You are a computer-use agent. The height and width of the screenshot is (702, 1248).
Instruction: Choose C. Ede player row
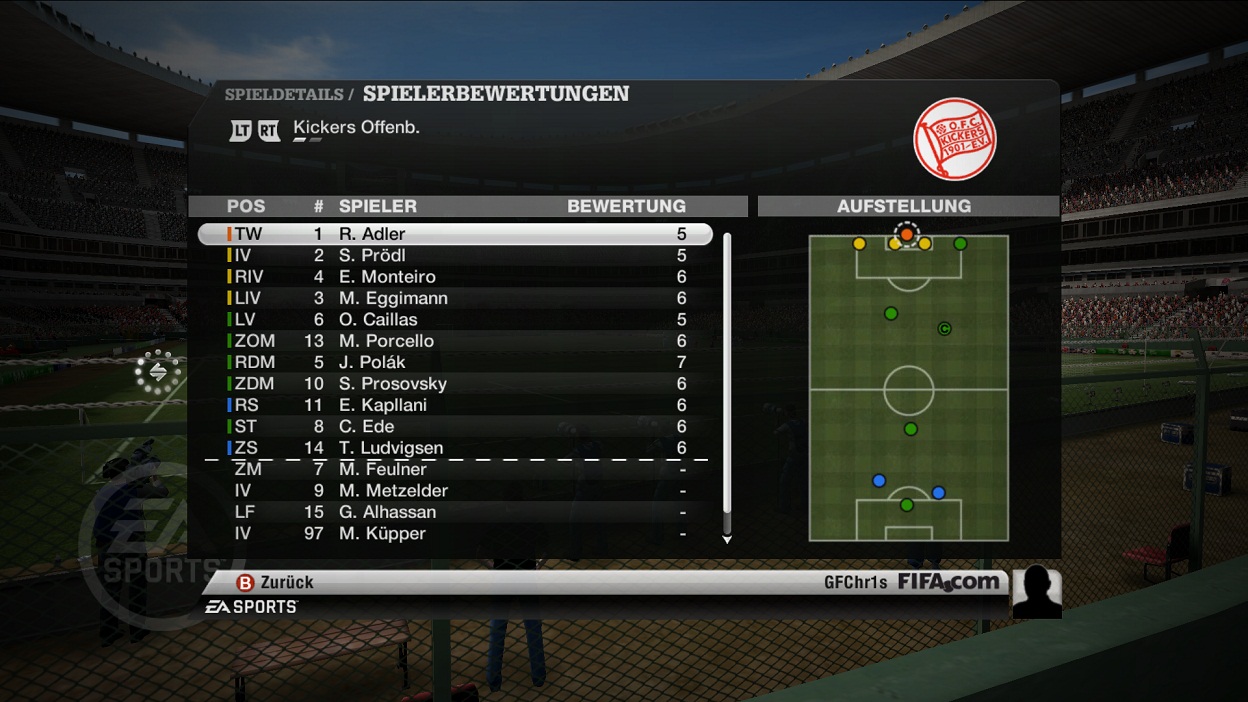tap(455, 427)
